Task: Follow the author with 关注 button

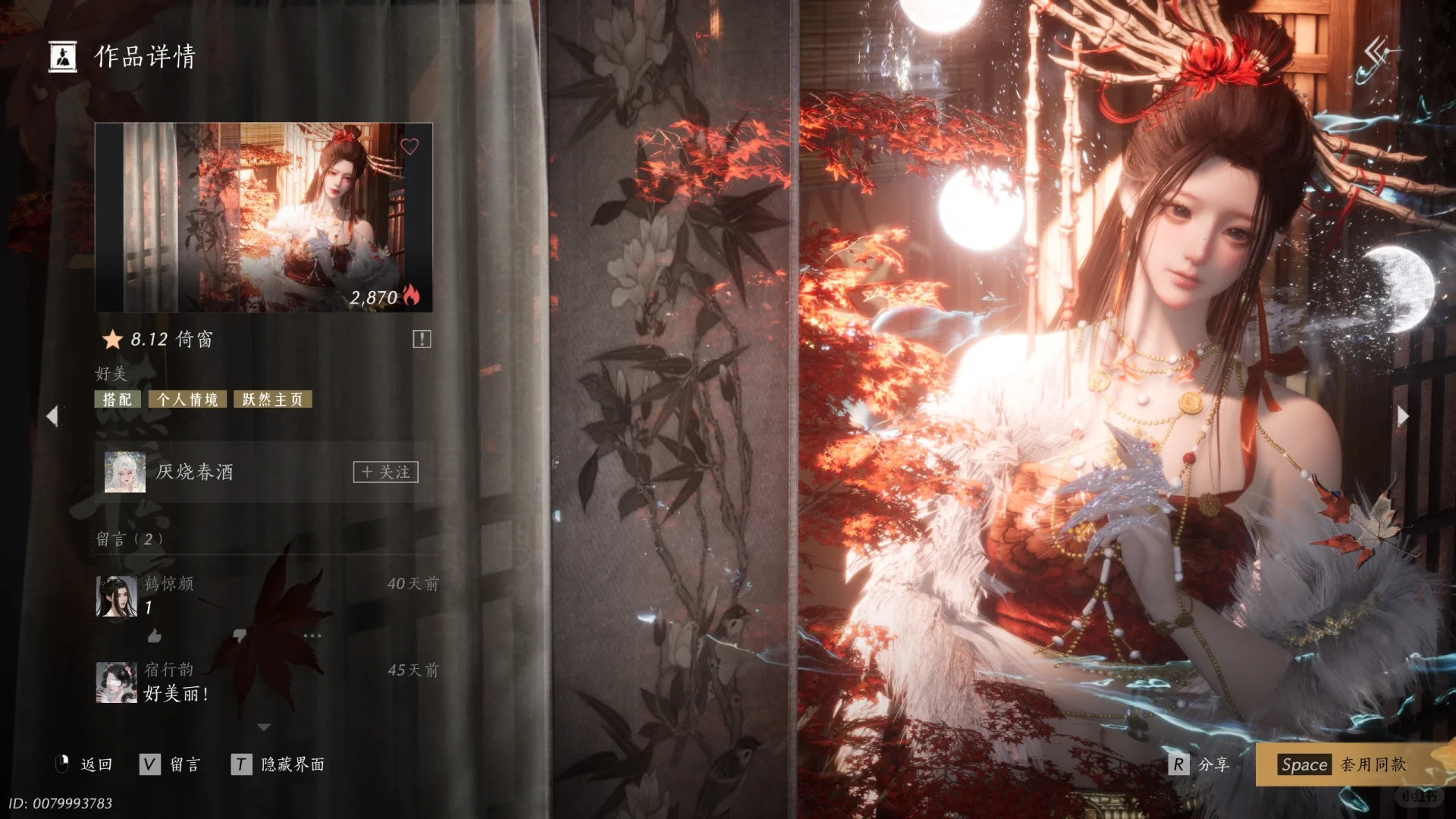Action: [385, 472]
